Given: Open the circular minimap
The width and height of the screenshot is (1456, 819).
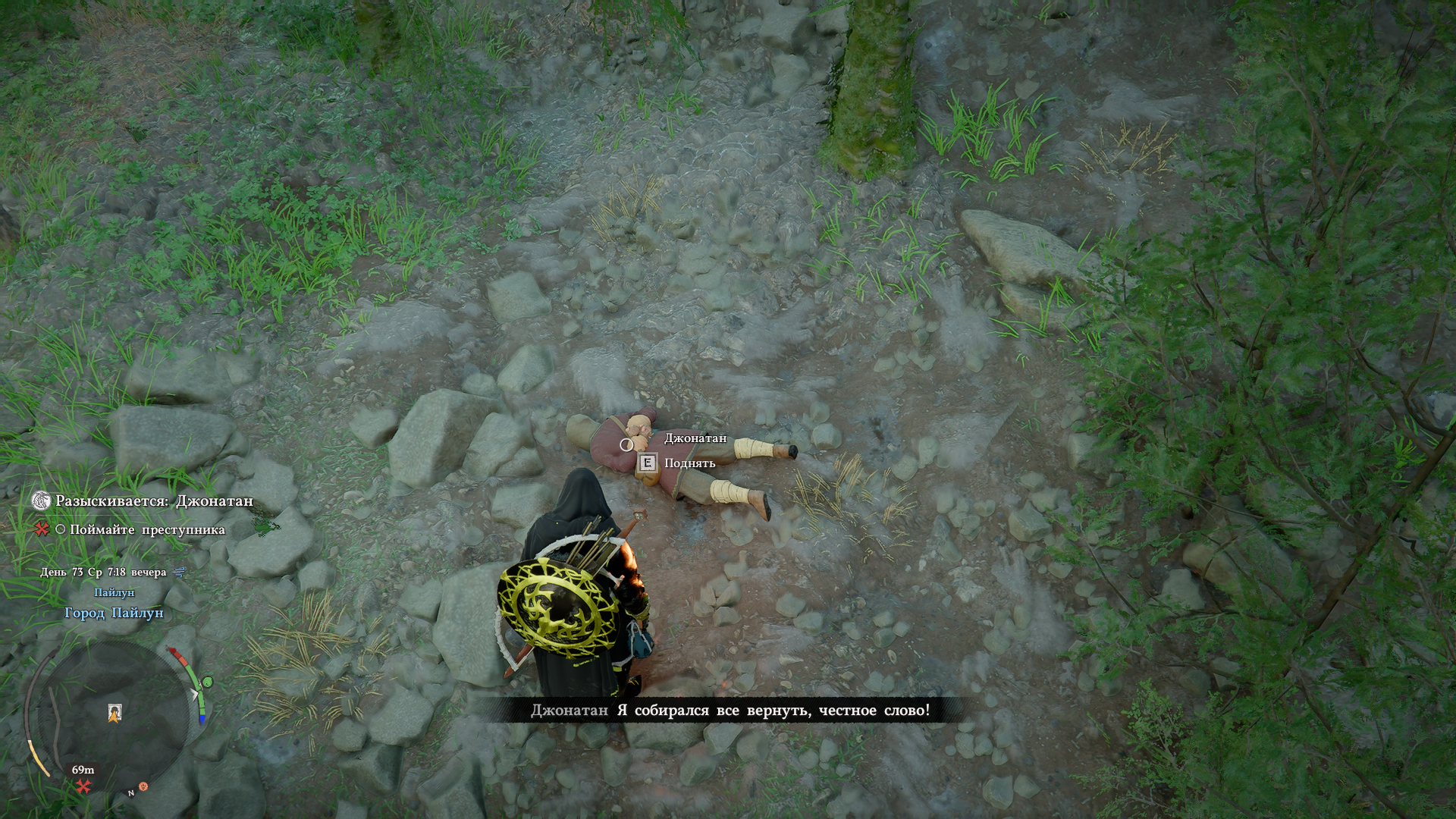Looking at the screenshot, I should [114, 717].
